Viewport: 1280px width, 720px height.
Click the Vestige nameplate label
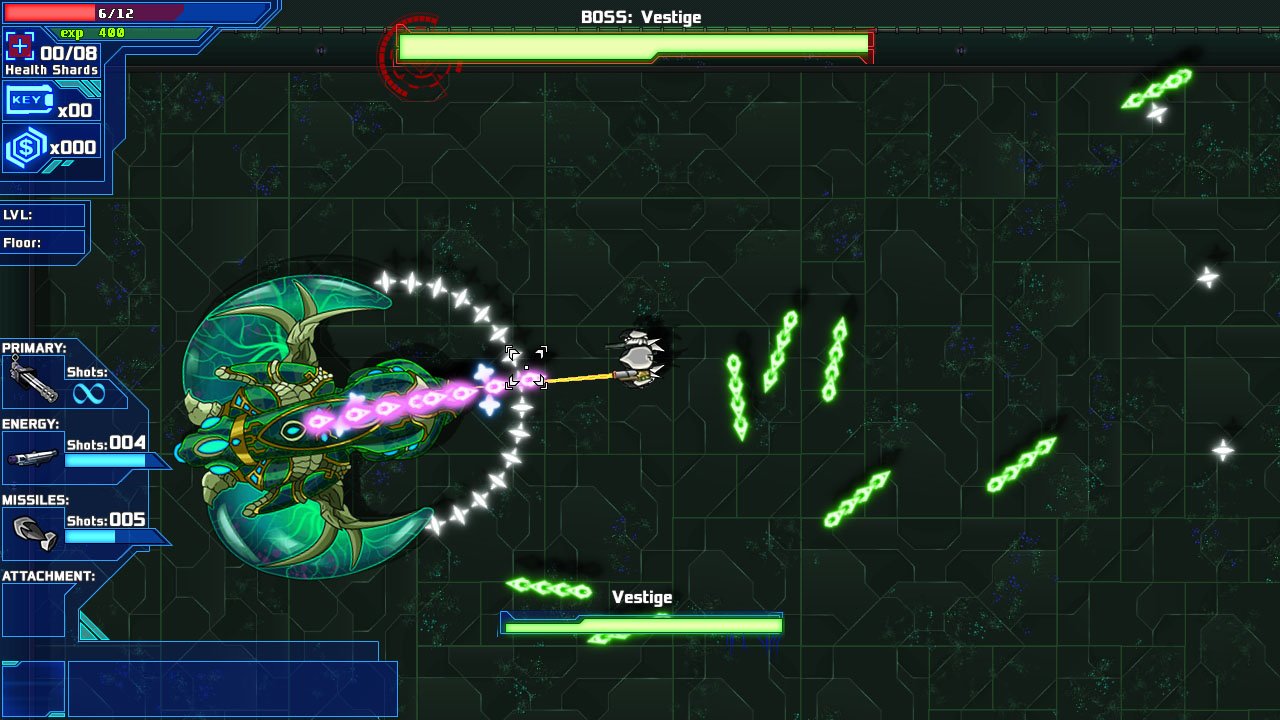643,596
